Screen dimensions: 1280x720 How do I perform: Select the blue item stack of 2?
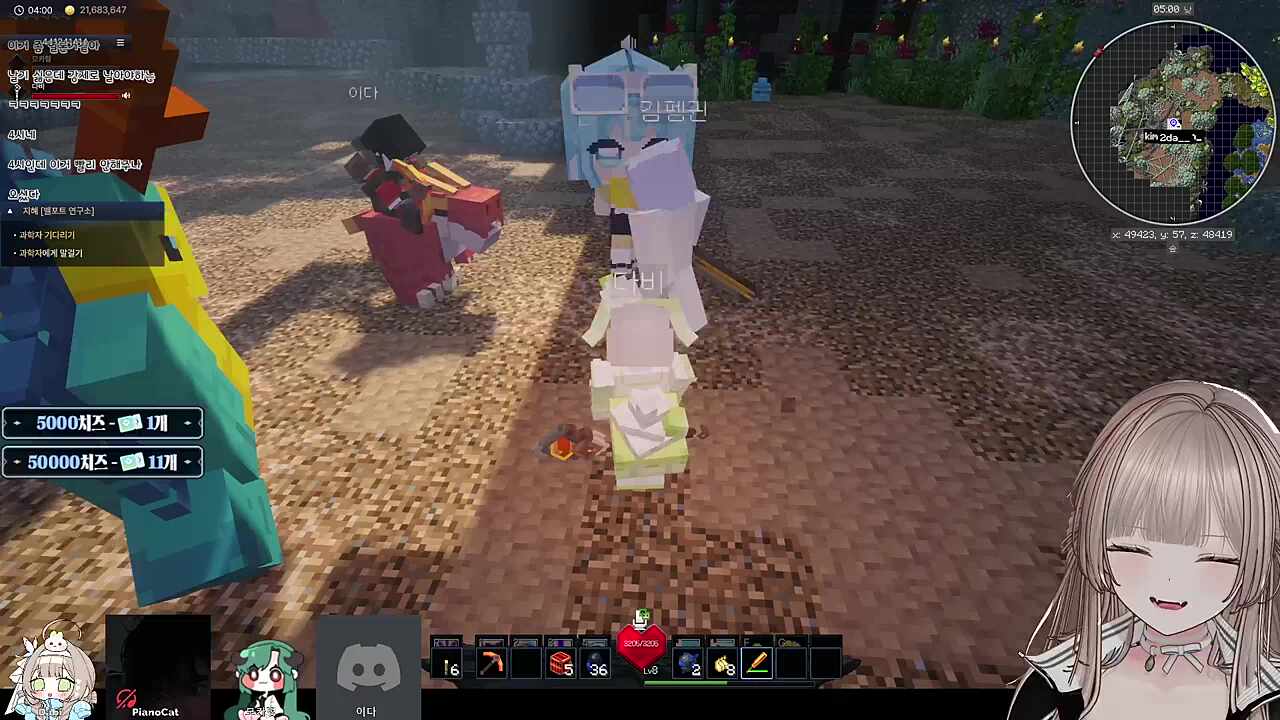[x=689, y=663]
